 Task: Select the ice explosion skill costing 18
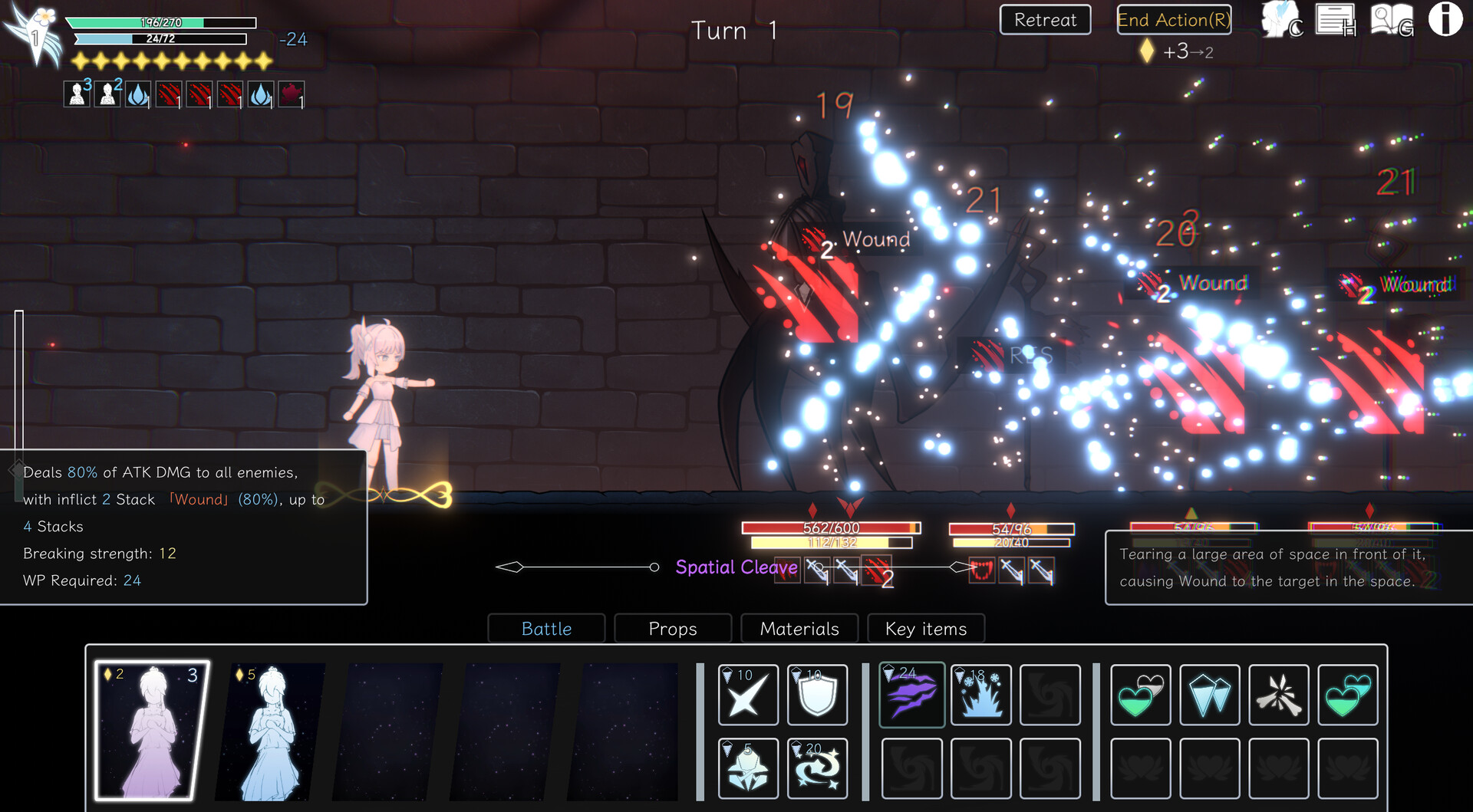coord(980,695)
